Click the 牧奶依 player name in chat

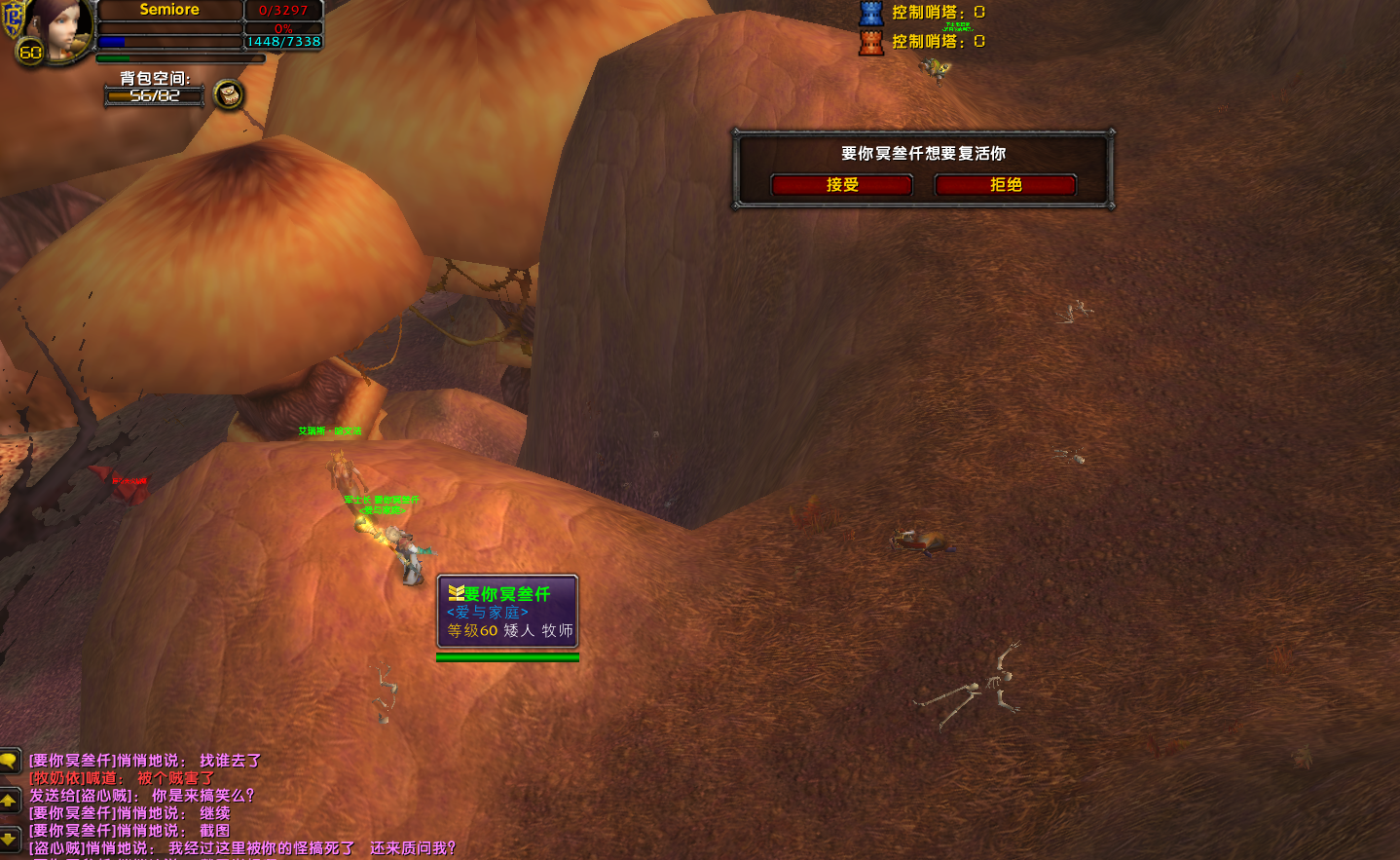point(56,778)
